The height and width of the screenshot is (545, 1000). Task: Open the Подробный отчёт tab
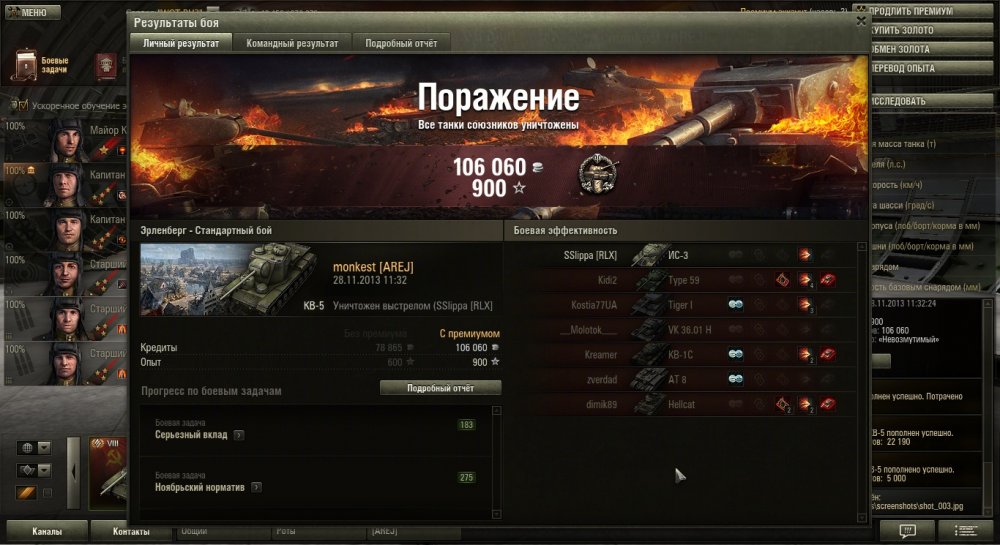(400, 43)
